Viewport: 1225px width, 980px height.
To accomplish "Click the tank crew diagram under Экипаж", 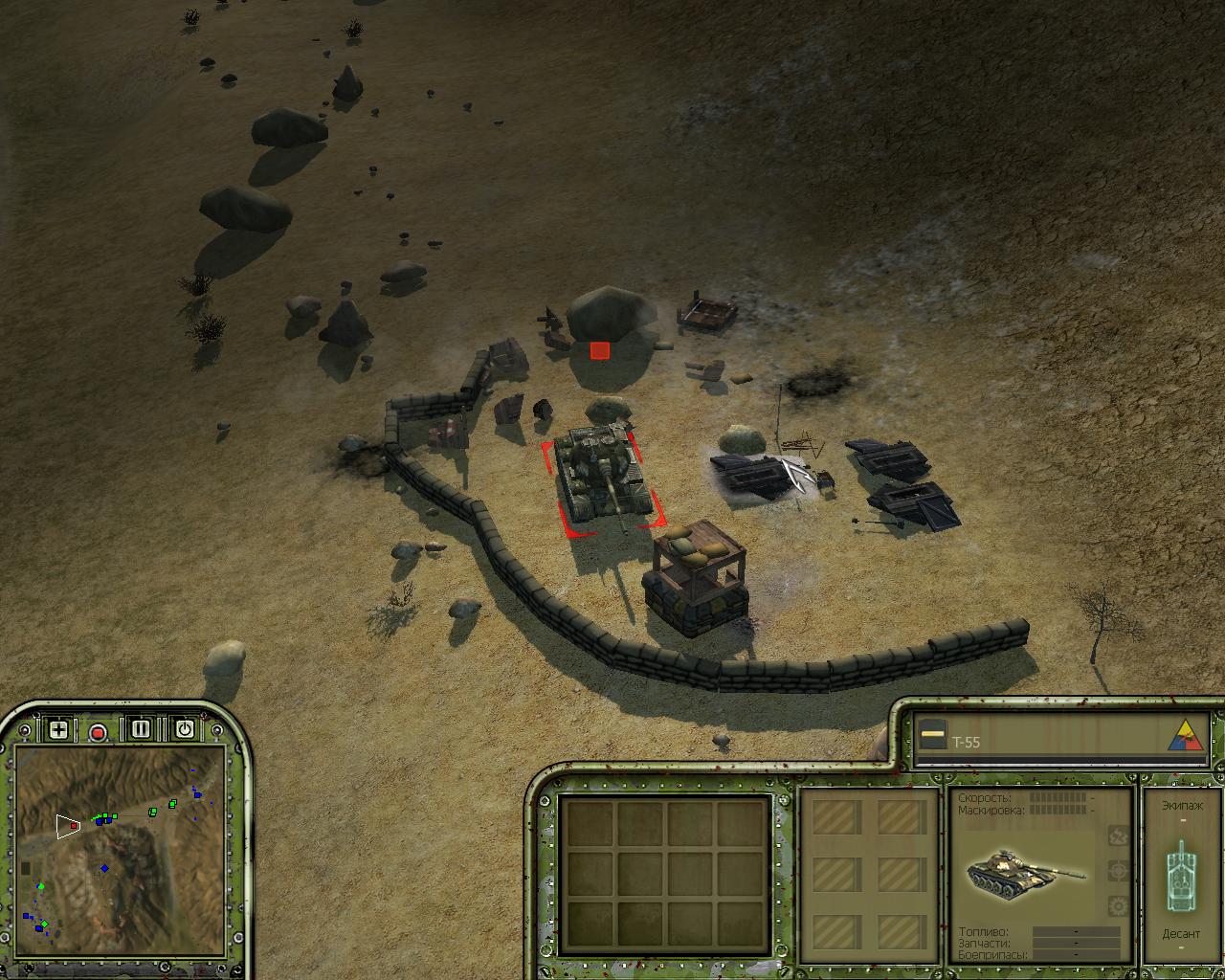I will click(1181, 873).
